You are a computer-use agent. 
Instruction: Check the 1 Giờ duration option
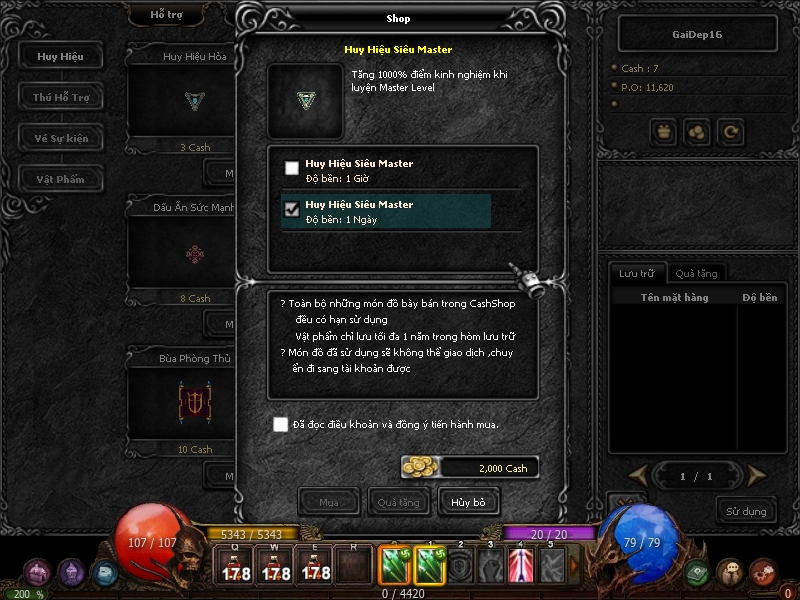[x=292, y=169]
